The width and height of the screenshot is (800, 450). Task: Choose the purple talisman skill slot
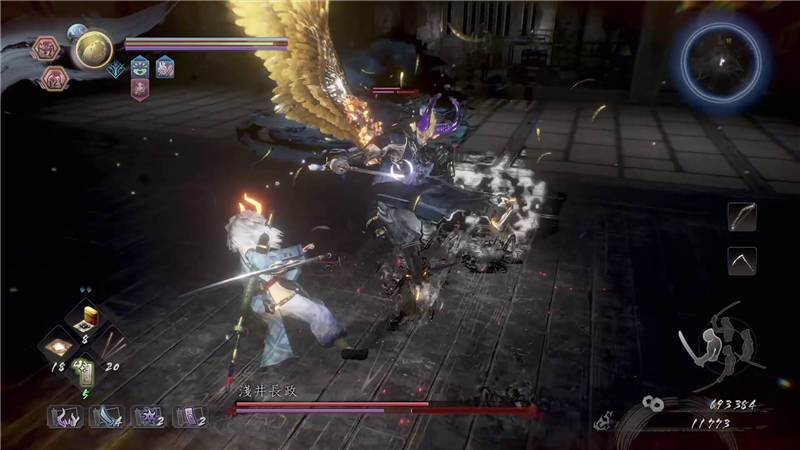pyautogui.click(x=190, y=415)
